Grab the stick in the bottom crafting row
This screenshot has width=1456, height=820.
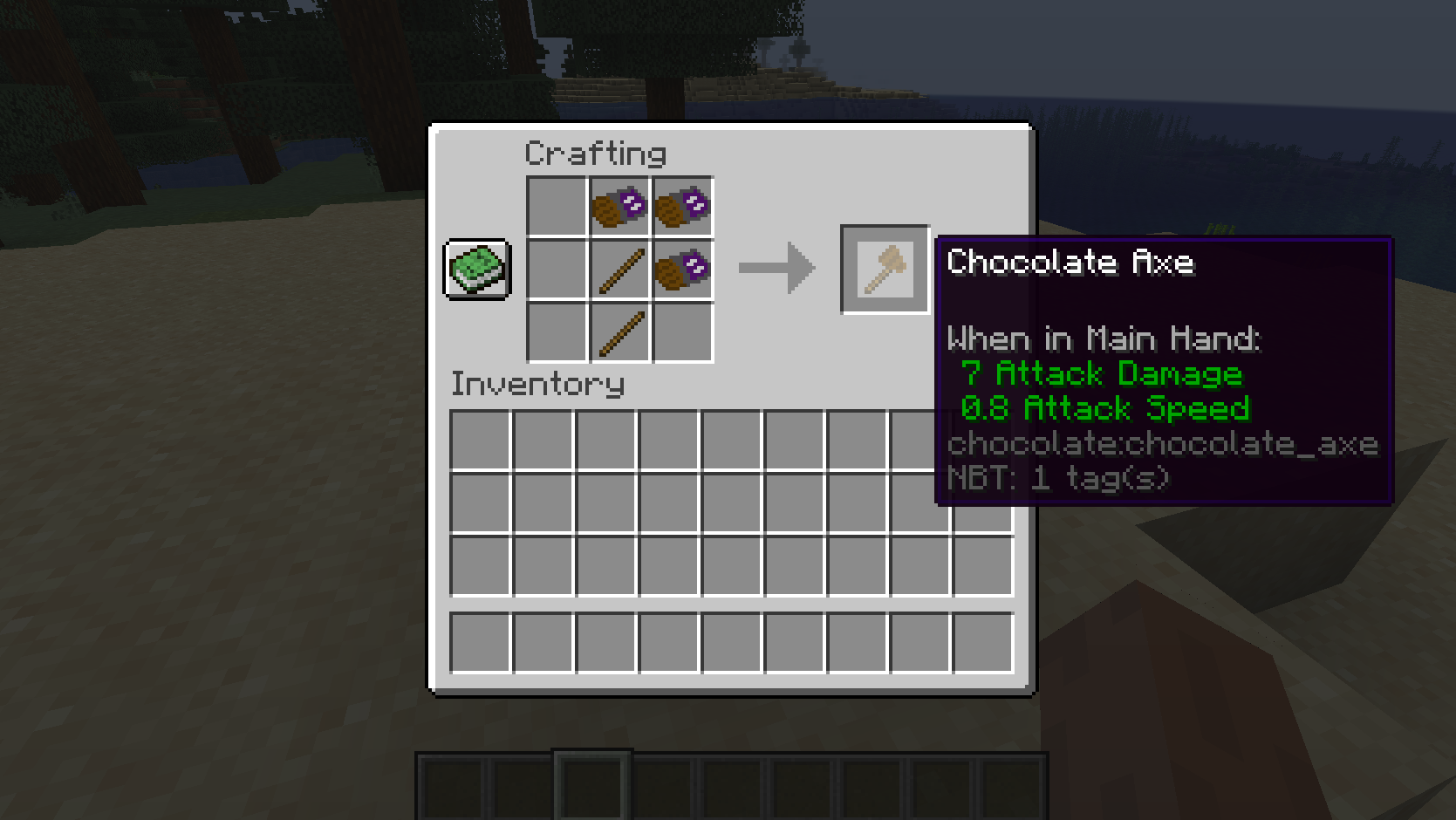coord(620,332)
